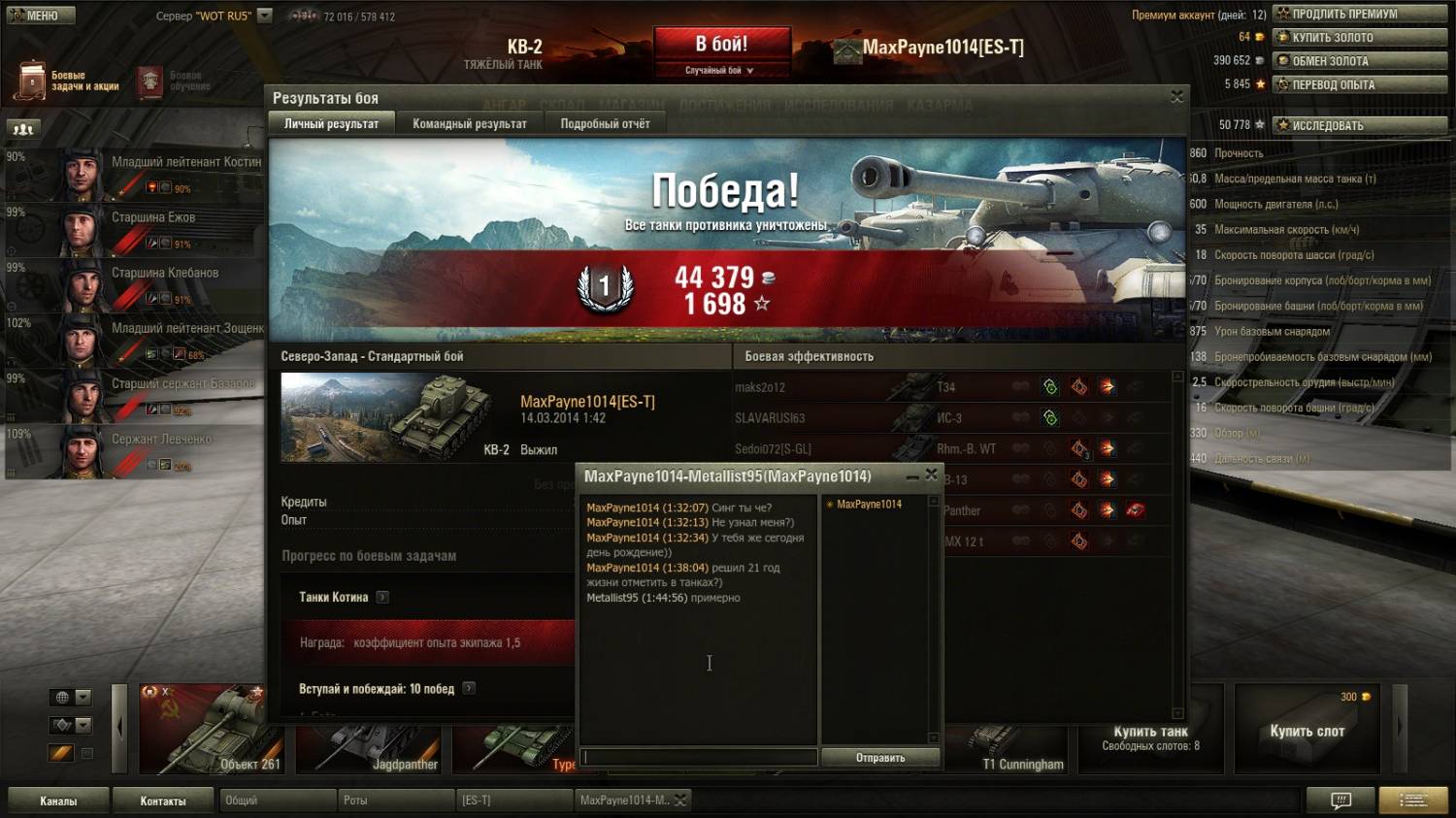The image size is (1456, 818).
Task: Open the Подробный отчёт tab
Action: click(605, 123)
